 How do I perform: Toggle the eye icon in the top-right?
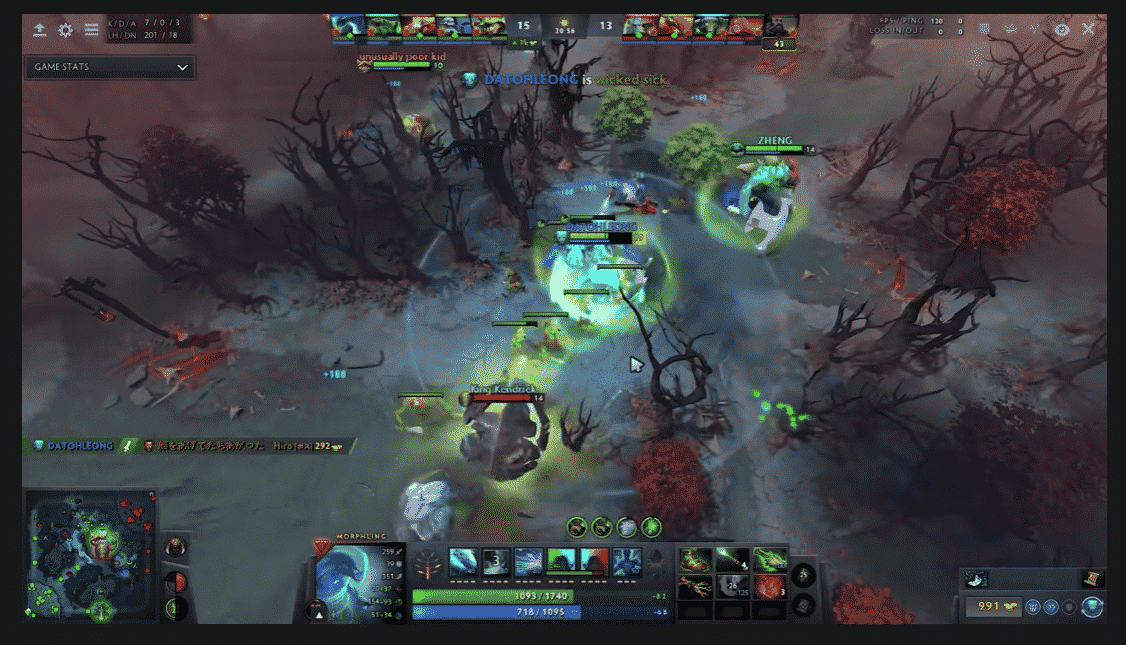click(x=1062, y=29)
